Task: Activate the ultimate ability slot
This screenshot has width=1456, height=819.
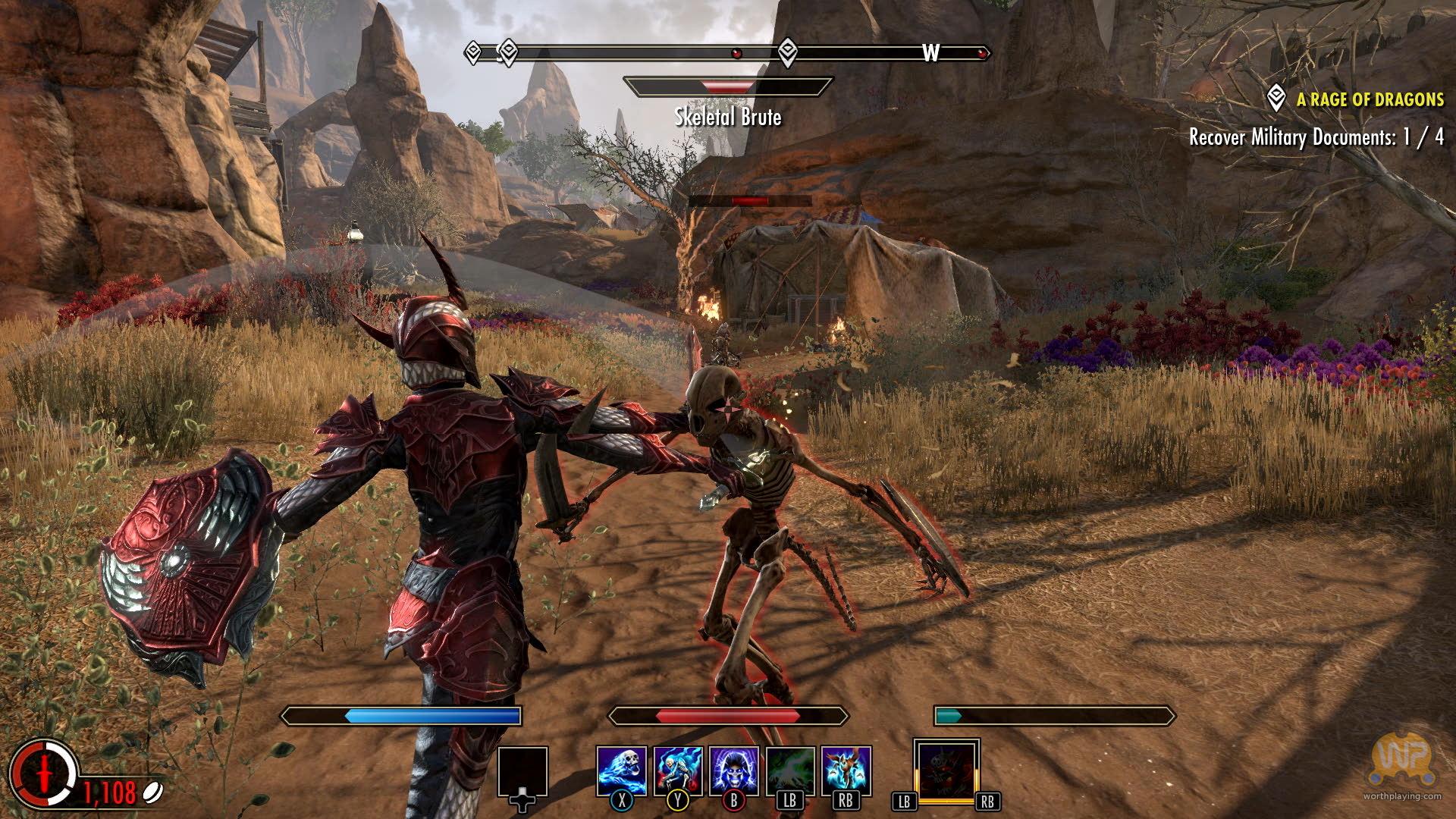Action: (x=946, y=770)
